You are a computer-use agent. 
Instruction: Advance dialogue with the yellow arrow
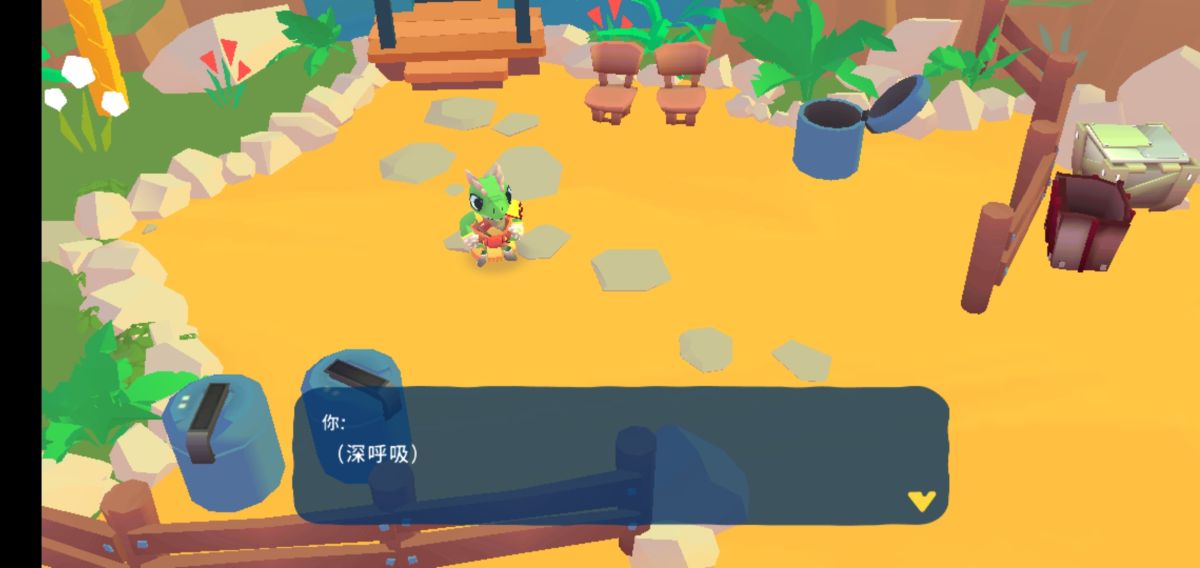point(921,500)
